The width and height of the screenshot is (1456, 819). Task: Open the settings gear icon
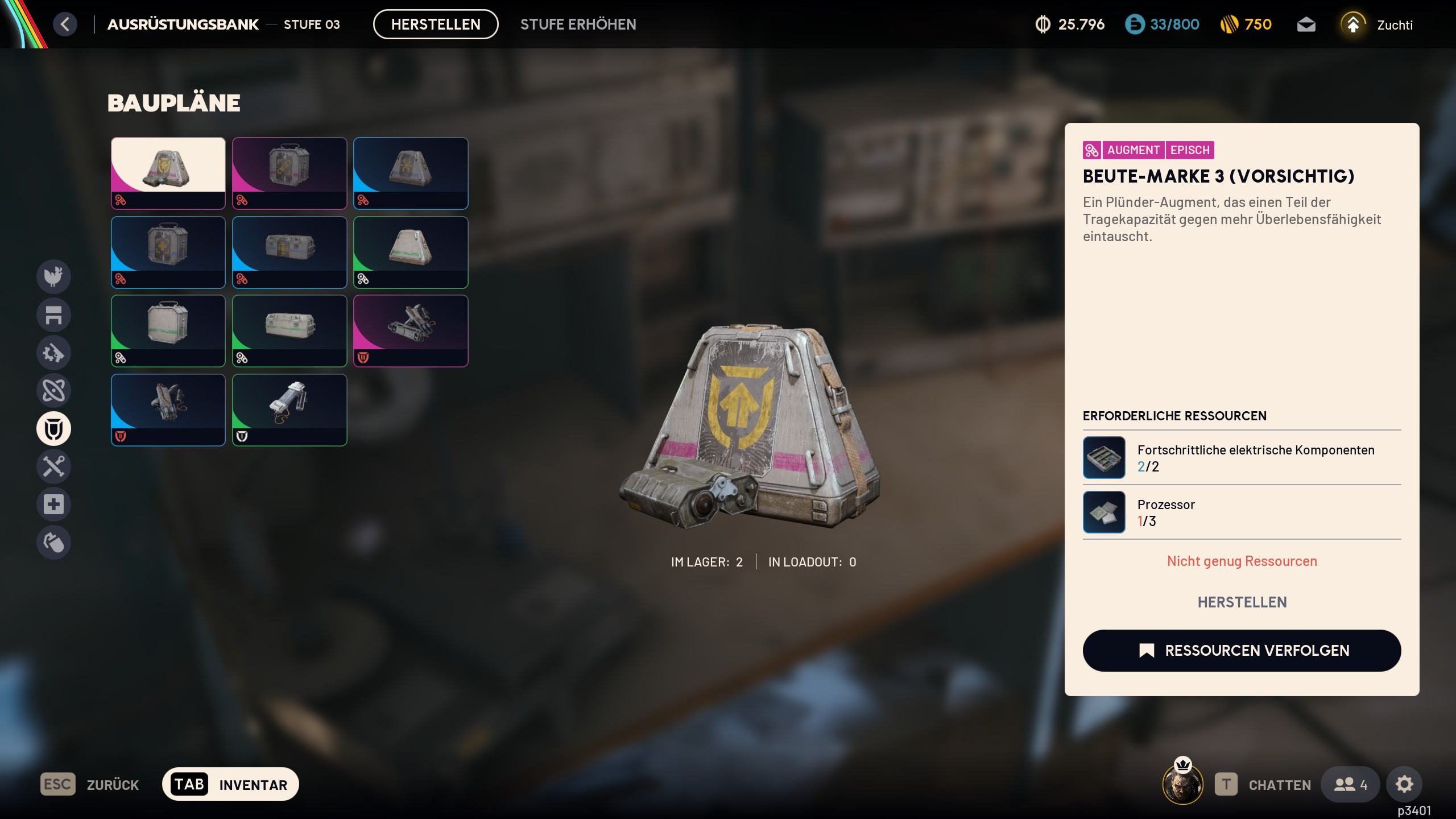[x=1404, y=785]
